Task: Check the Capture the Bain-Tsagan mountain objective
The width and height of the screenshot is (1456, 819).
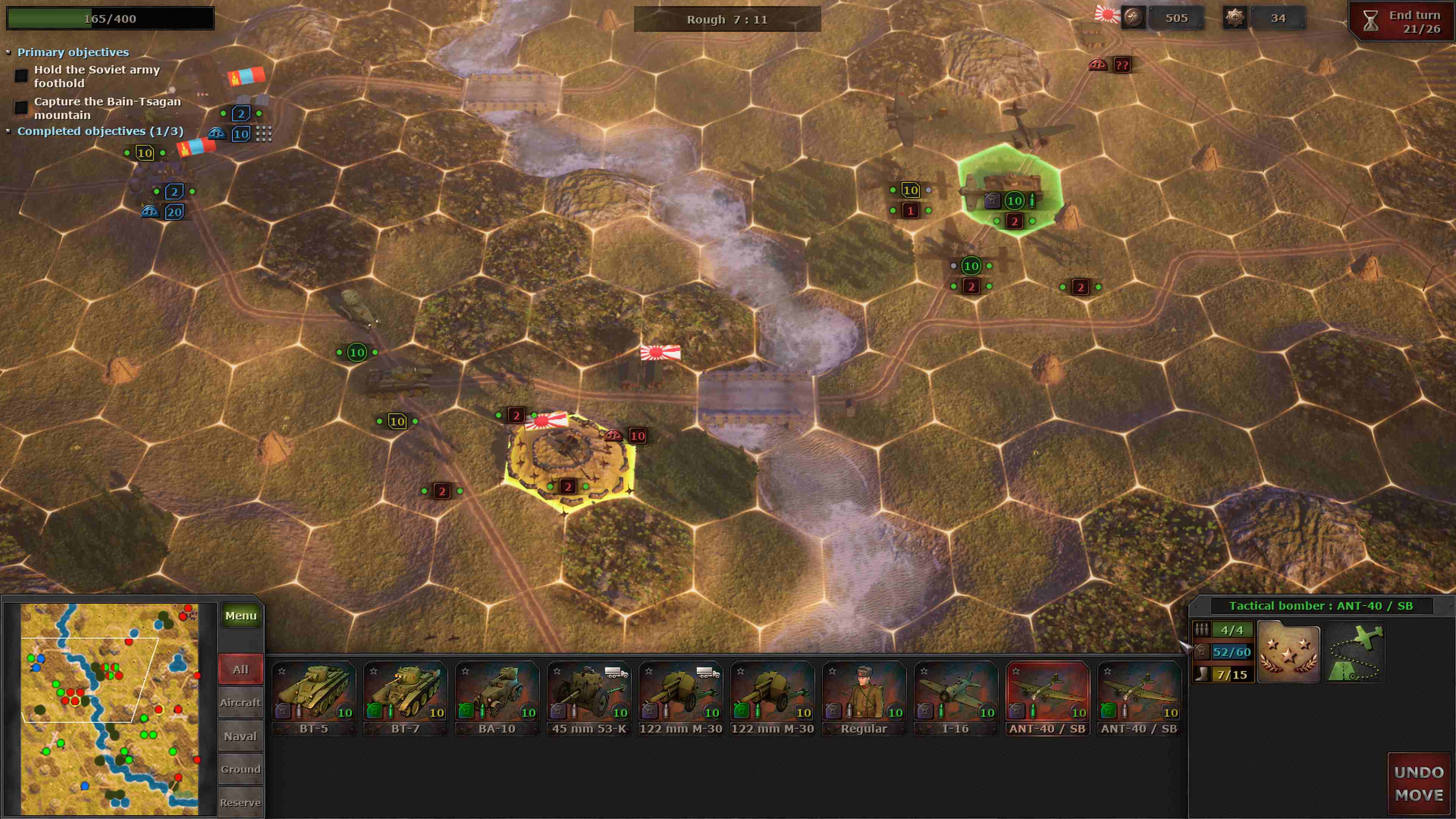Action: pyautogui.click(x=21, y=107)
